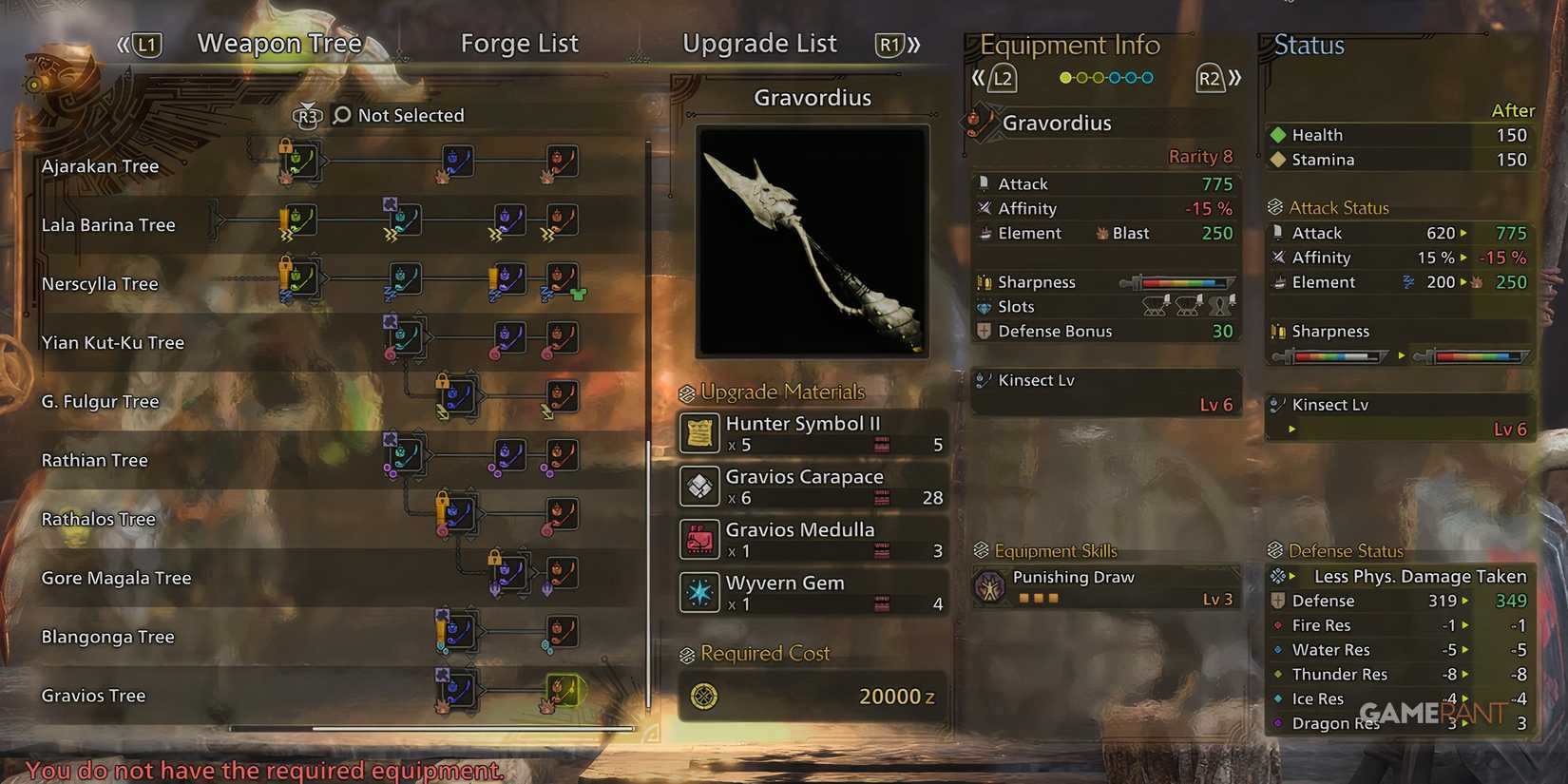Image resolution: width=1568 pixels, height=784 pixels.
Task: Select the Punishing Draw skill icon
Action: (x=990, y=586)
